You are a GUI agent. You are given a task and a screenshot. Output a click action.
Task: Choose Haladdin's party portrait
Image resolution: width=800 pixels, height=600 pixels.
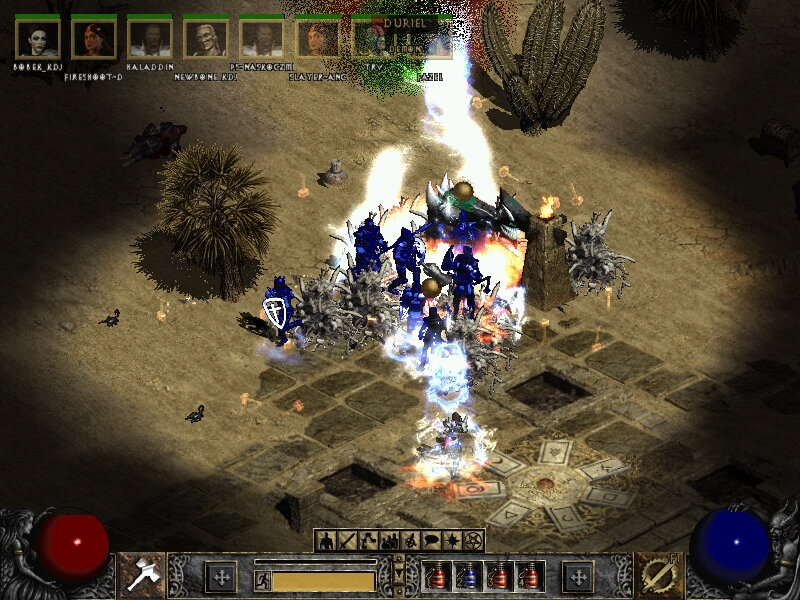coord(150,39)
